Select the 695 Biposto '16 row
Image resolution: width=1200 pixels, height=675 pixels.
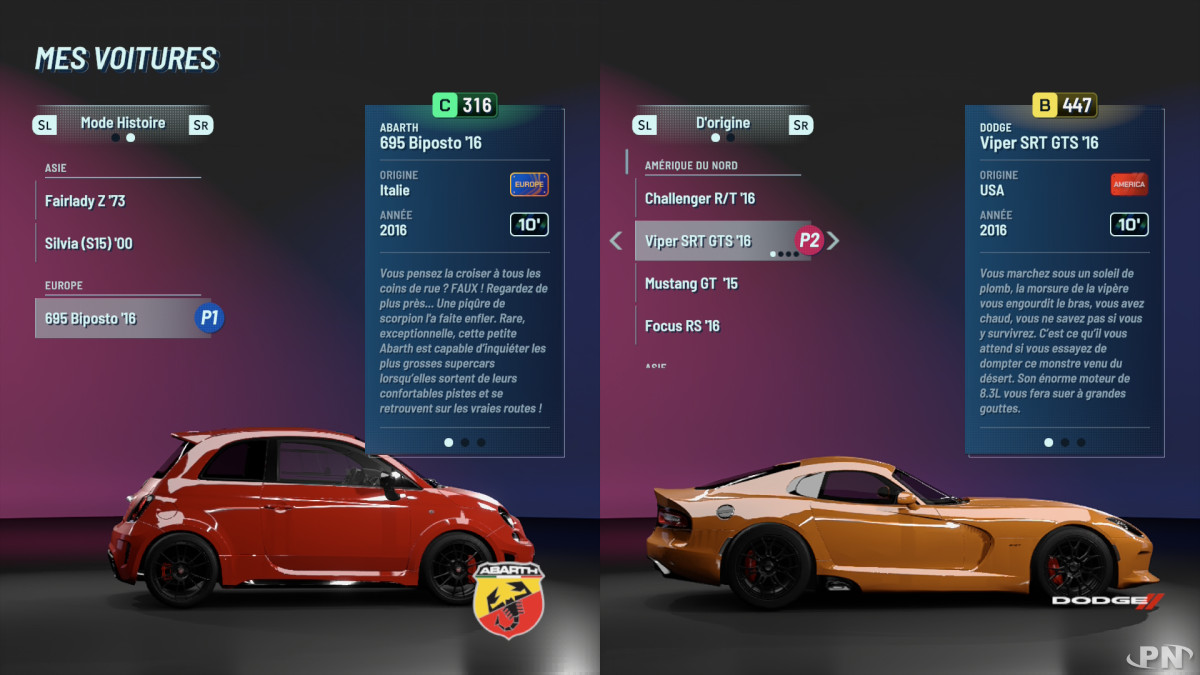click(91, 319)
